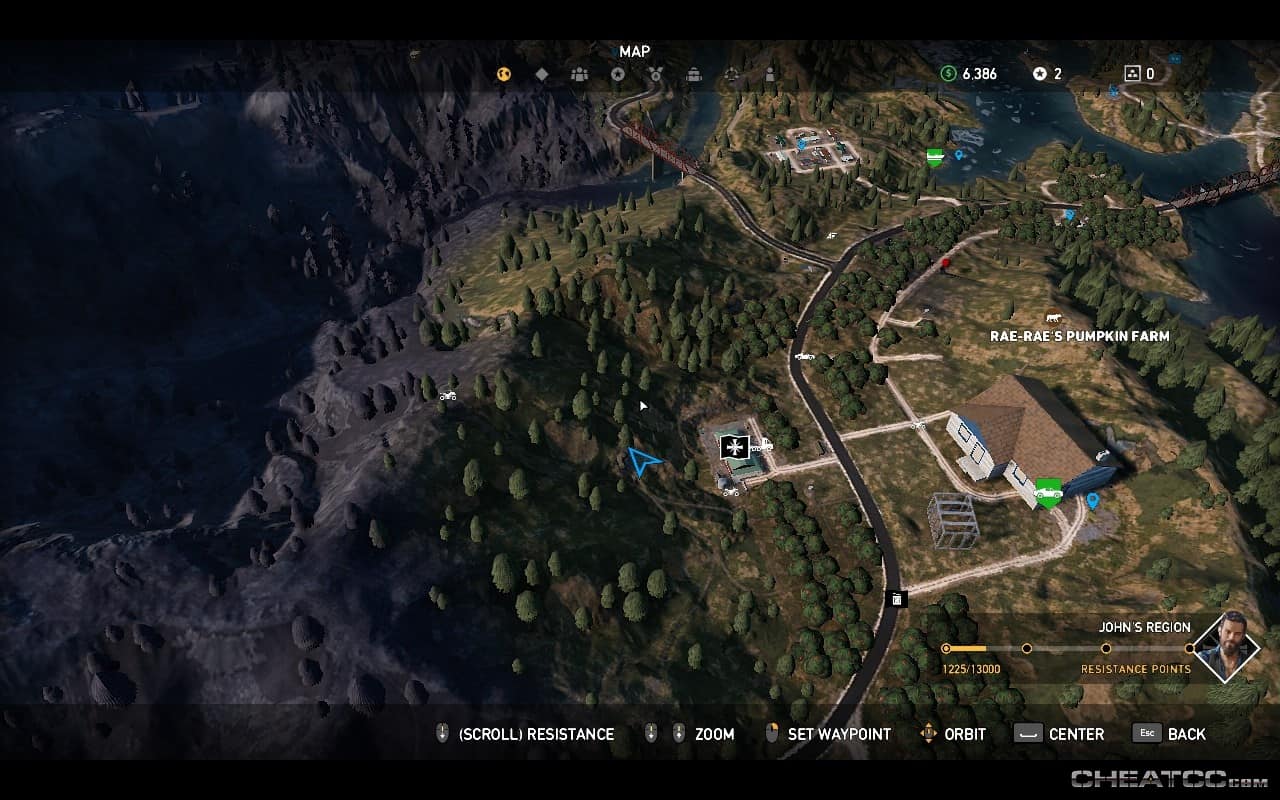Open the shop note icon on the southern road

[x=895, y=598]
